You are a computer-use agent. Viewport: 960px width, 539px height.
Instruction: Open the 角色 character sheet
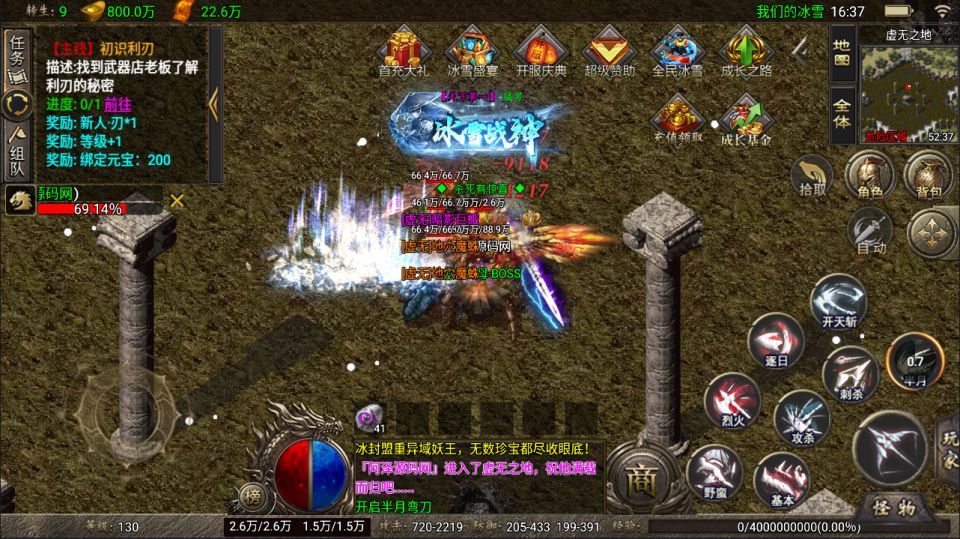coord(868,173)
